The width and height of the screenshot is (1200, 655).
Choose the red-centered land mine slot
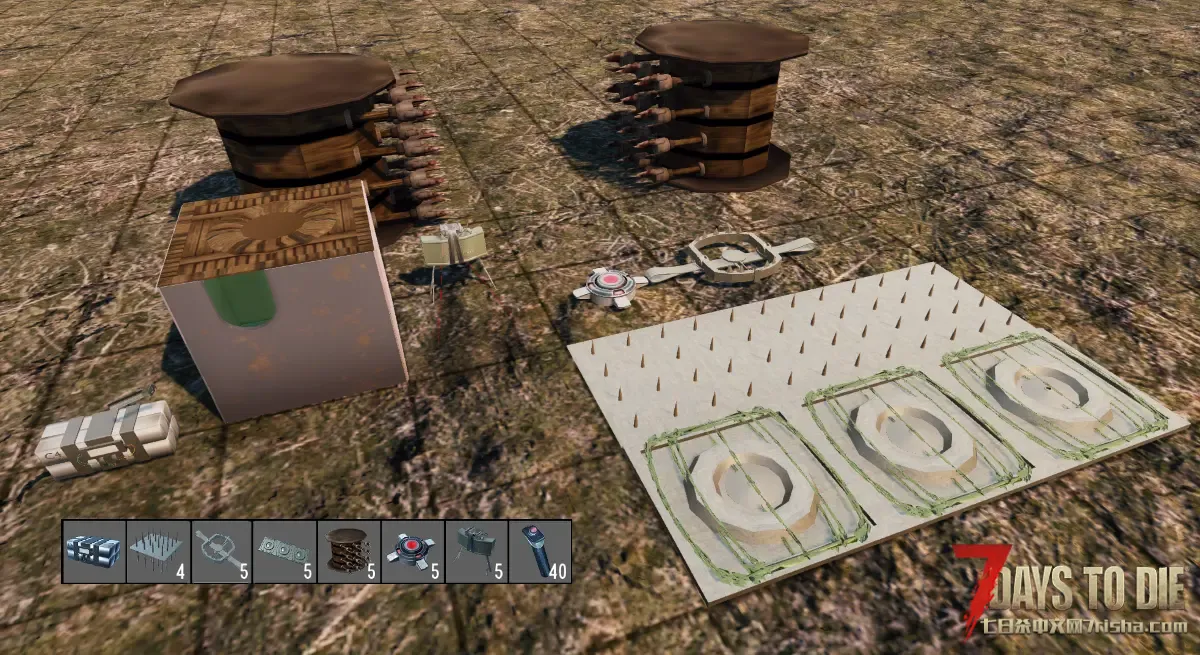(412, 551)
